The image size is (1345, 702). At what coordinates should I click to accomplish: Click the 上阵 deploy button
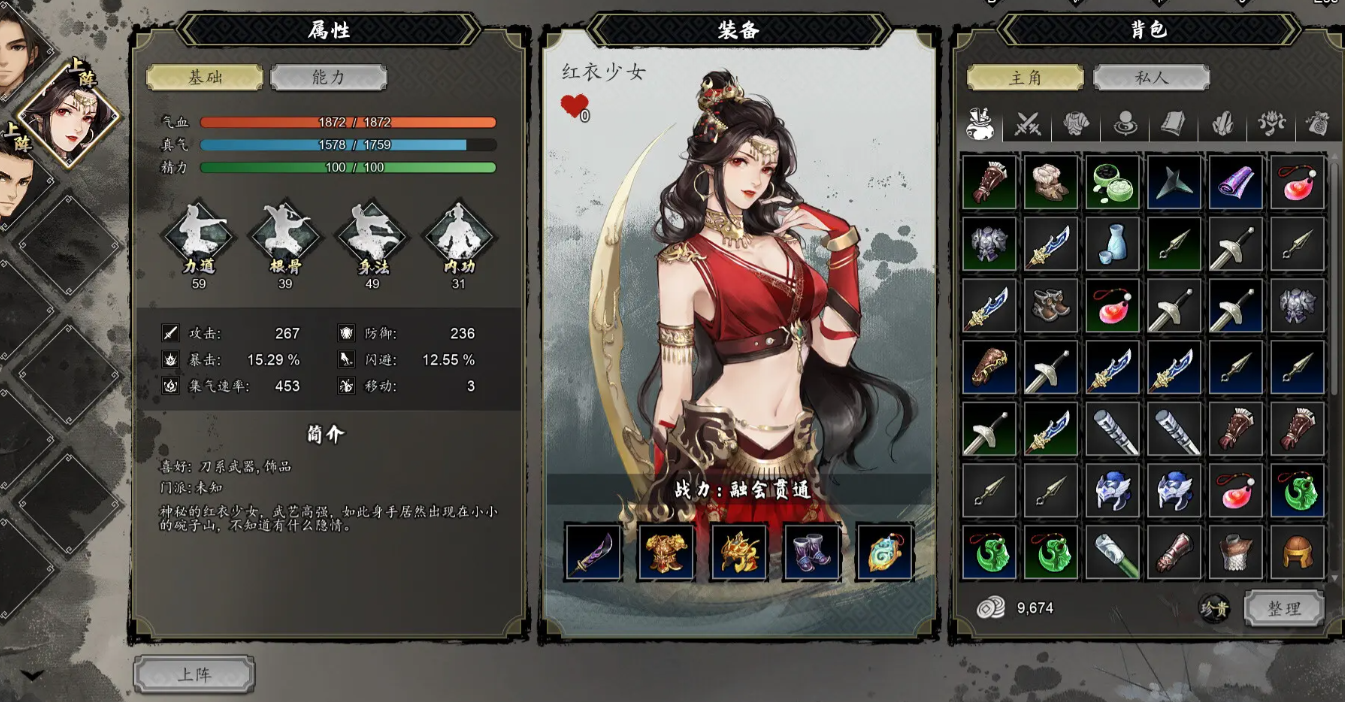click(194, 674)
